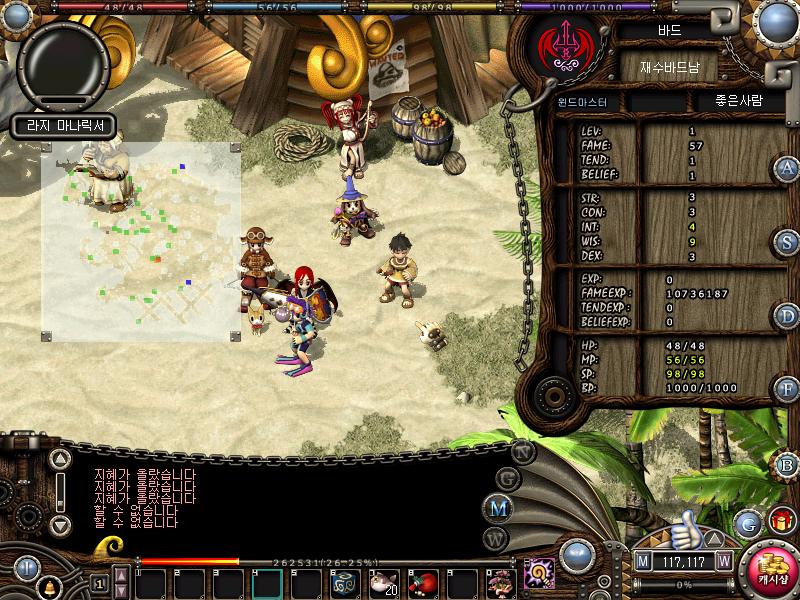Click the glowing blue M round button
800x600 pixels.
[x=497, y=506]
